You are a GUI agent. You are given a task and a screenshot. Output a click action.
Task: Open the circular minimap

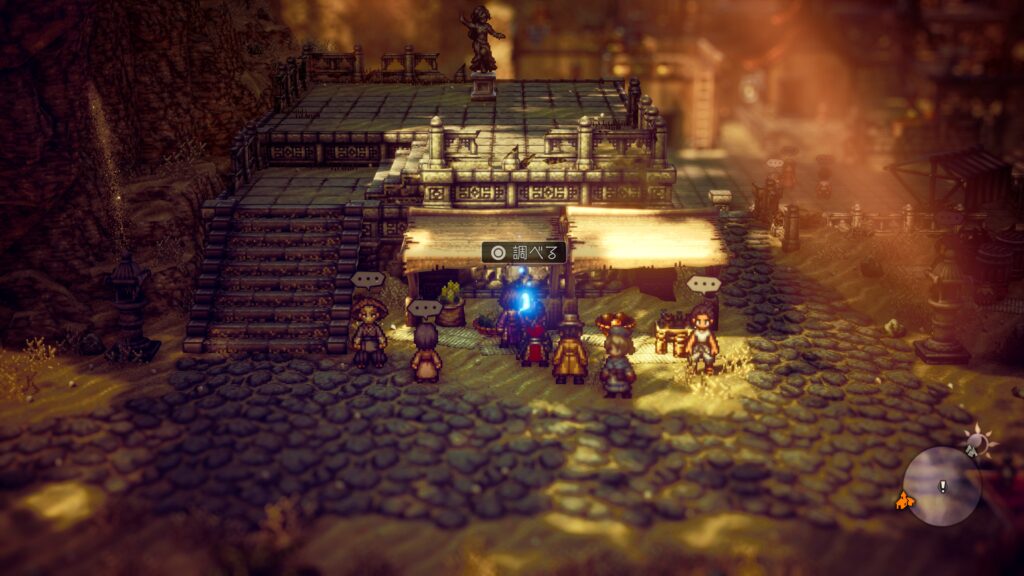click(941, 487)
